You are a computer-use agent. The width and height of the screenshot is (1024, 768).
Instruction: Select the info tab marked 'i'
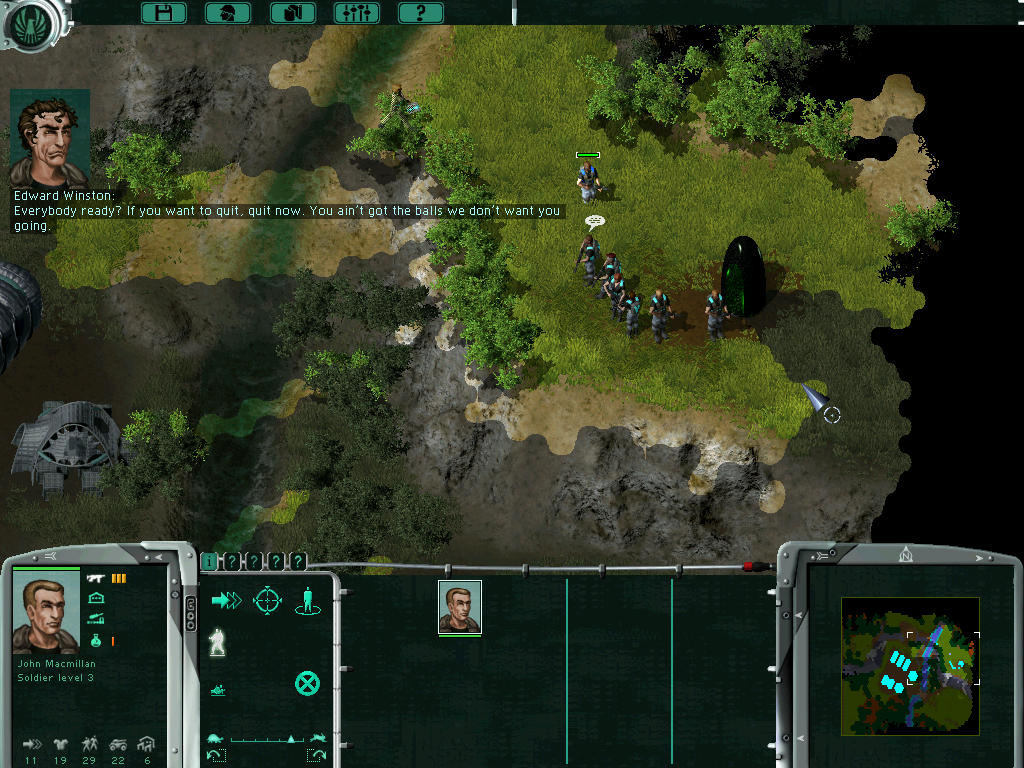pyautogui.click(x=209, y=562)
